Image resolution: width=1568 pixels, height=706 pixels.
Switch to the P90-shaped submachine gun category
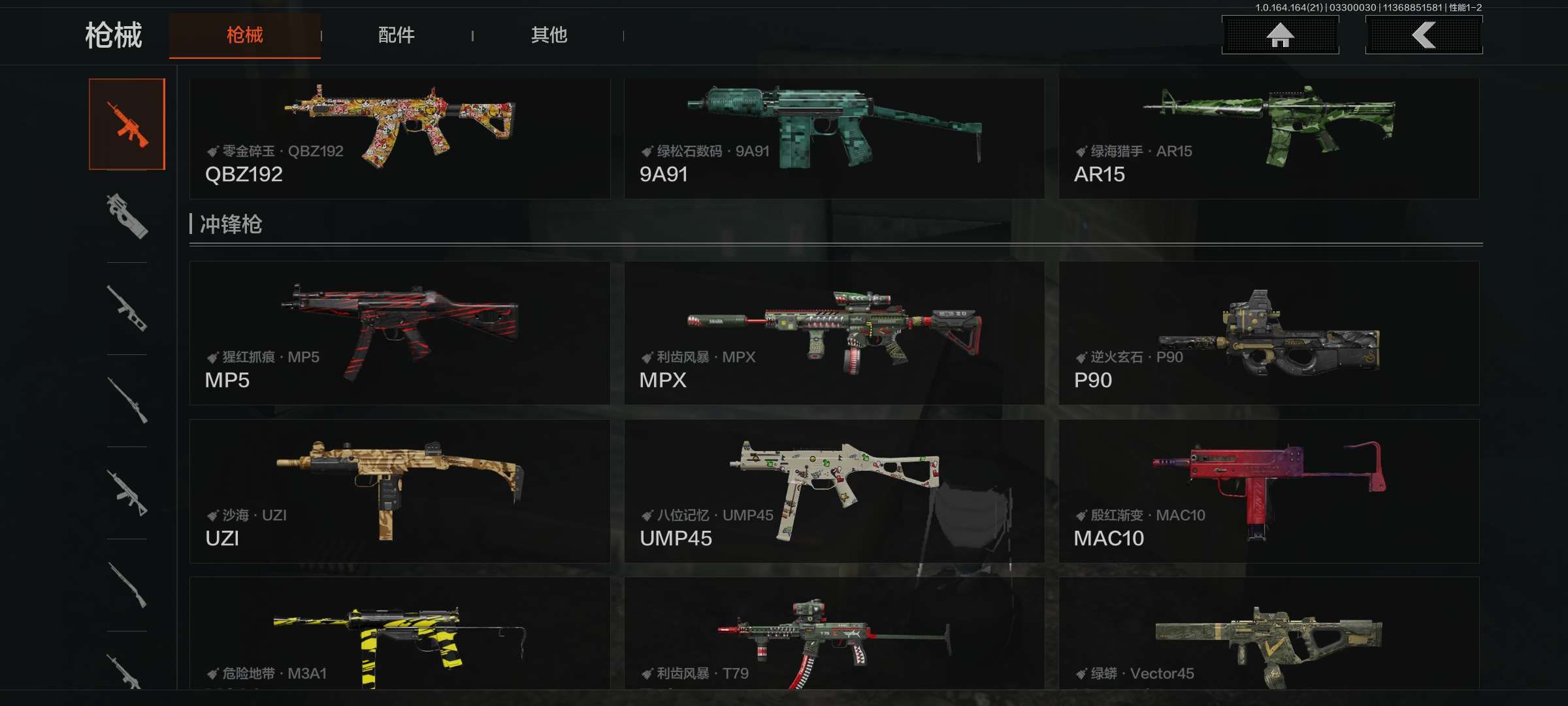coord(127,216)
